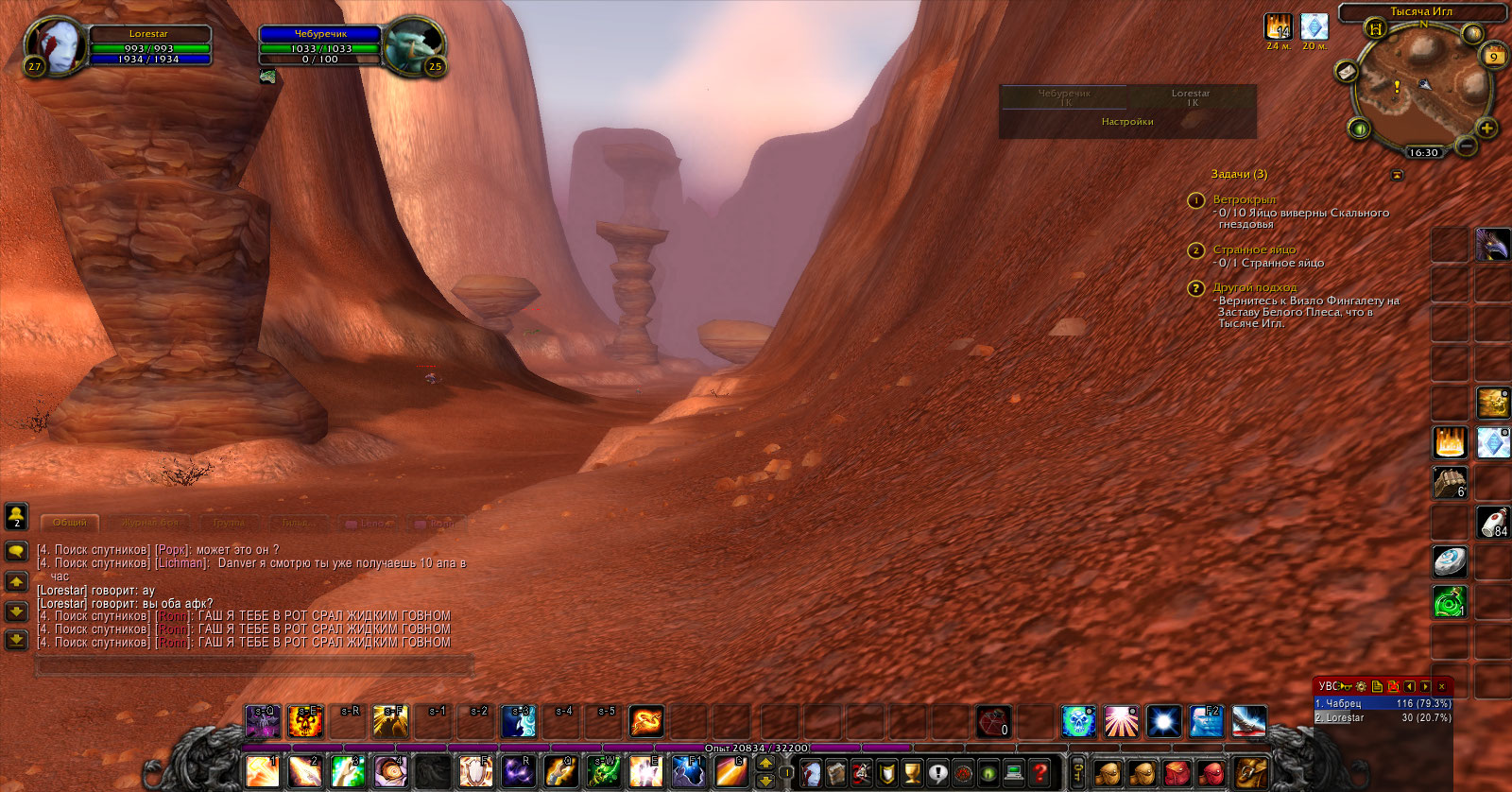Screen dimensions: 1512x792
Task: Open the main backpack bag slot
Action: point(1250,773)
